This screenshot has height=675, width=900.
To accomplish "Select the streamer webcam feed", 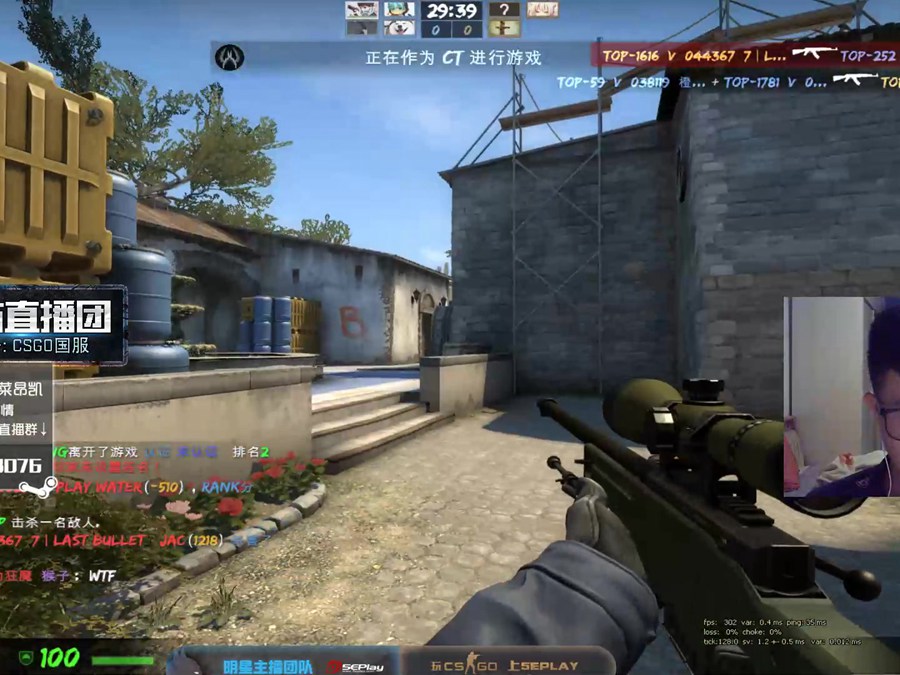I will point(841,396).
